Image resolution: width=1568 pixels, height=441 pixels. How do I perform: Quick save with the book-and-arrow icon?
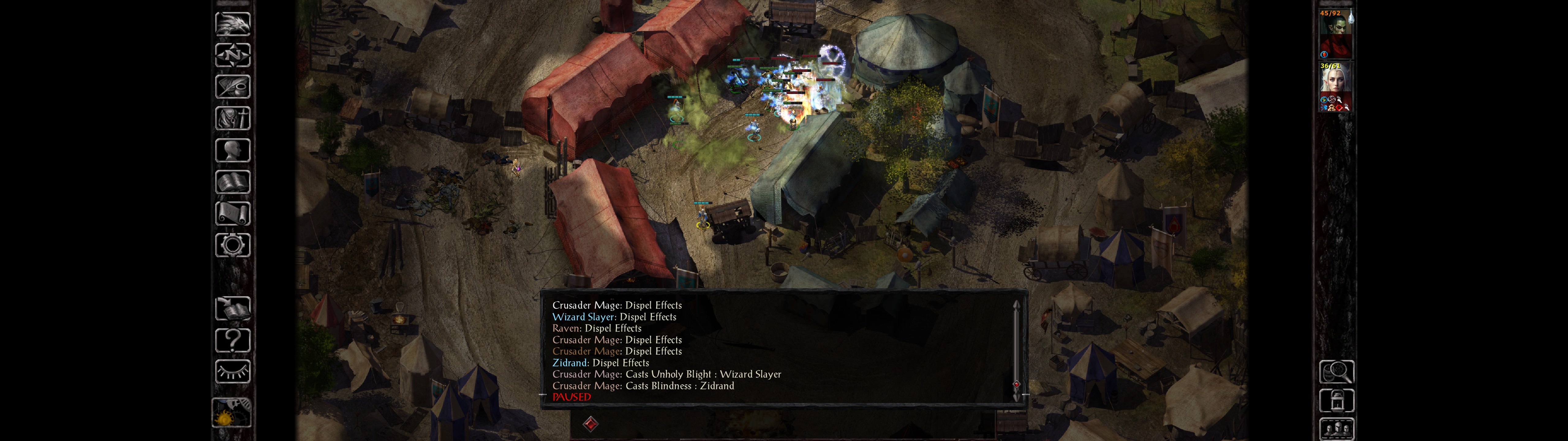click(232, 308)
